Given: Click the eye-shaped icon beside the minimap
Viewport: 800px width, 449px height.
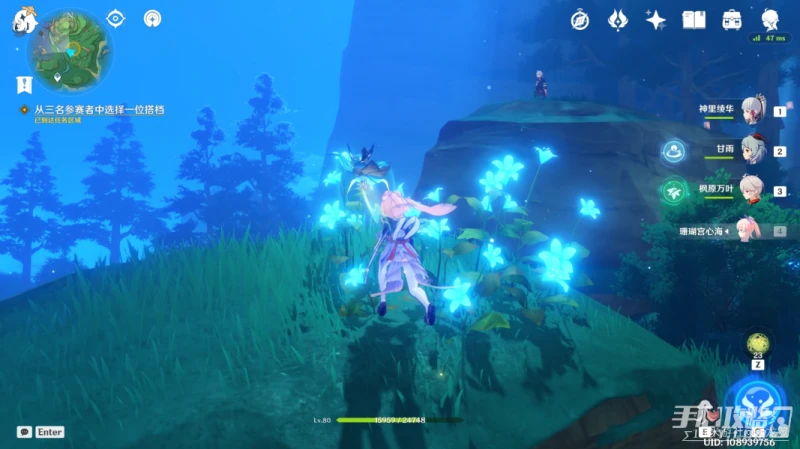Looking at the screenshot, I should (116, 18).
